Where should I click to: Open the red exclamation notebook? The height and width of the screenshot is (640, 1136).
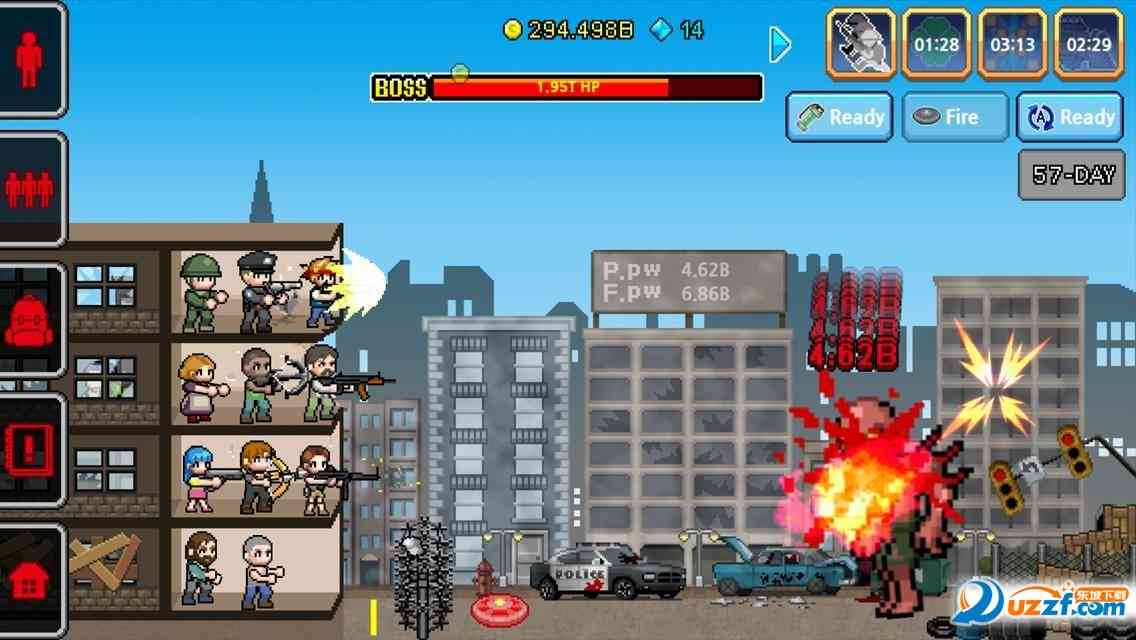pos(29,450)
